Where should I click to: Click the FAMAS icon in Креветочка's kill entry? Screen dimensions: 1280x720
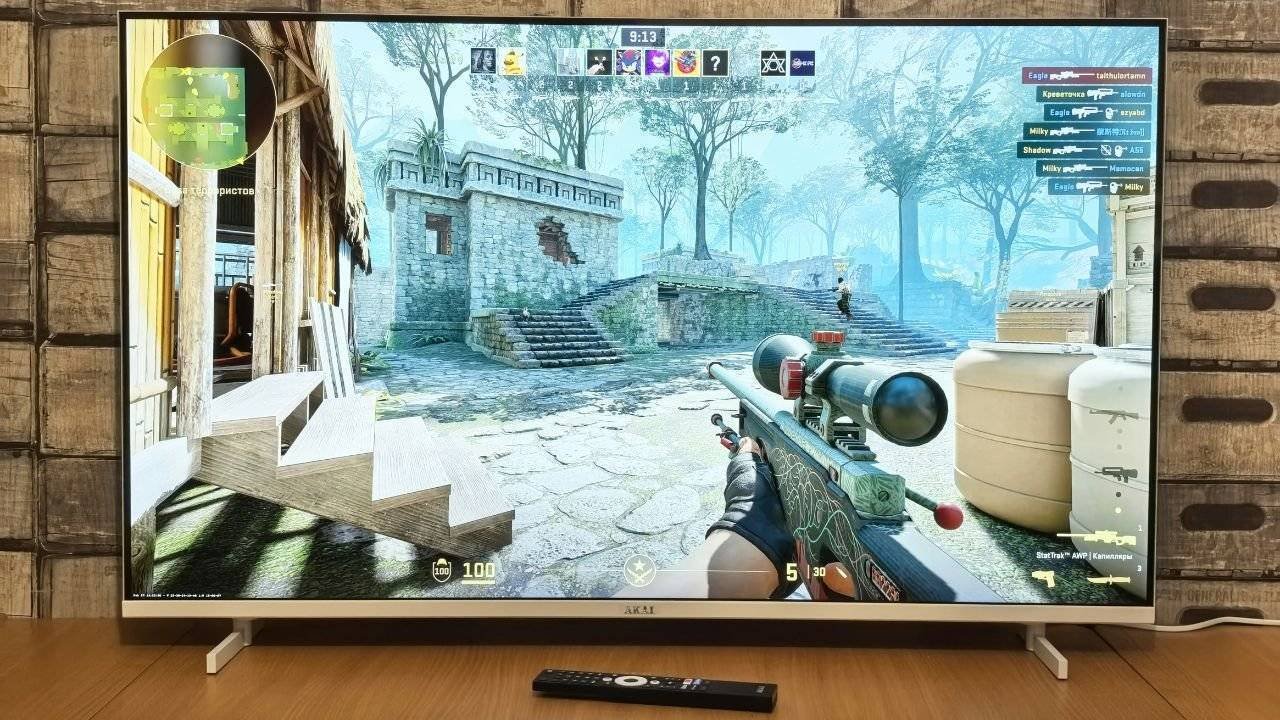(1101, 94)
